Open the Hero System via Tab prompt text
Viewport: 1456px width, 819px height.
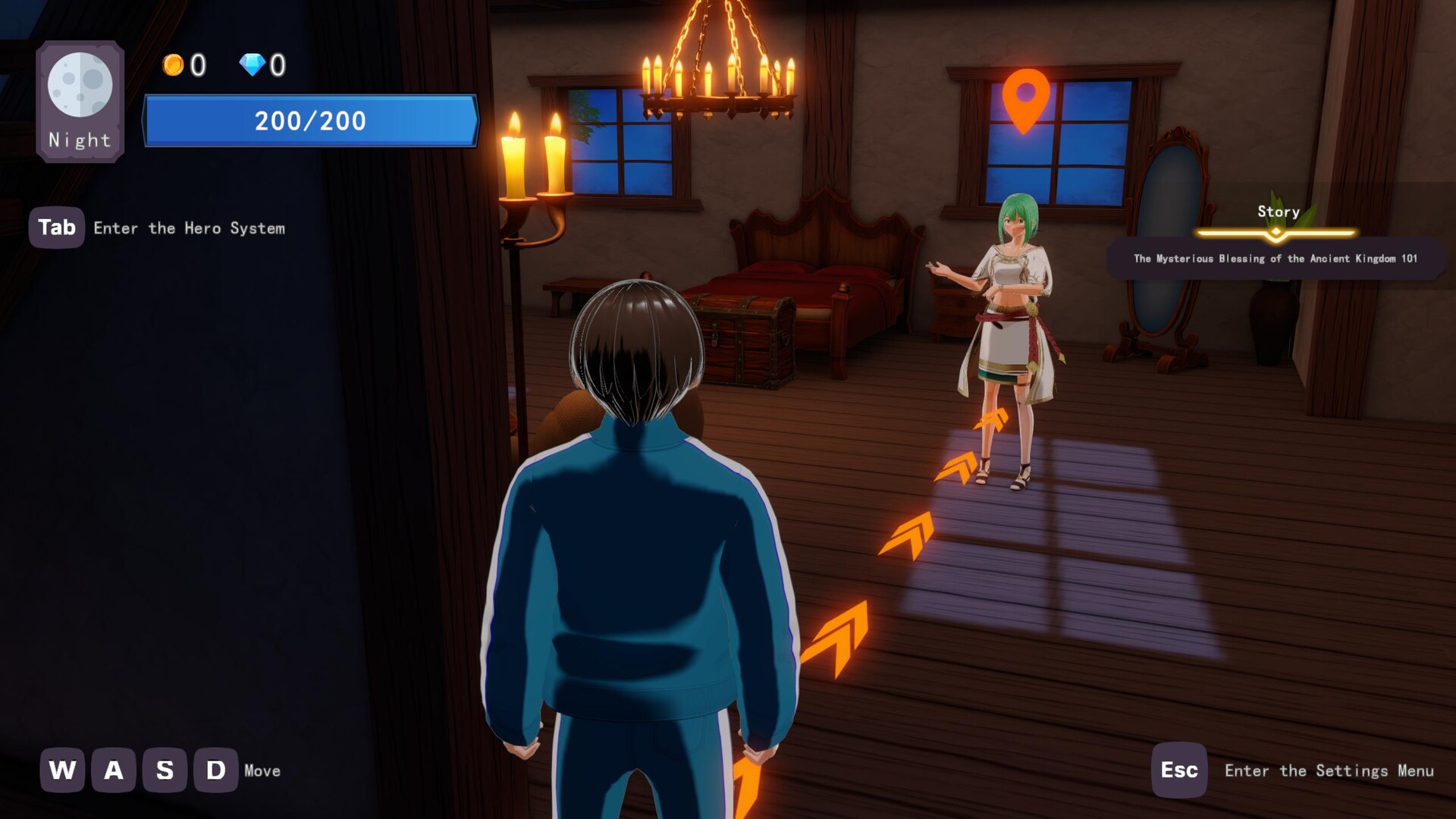click(190, 228)
